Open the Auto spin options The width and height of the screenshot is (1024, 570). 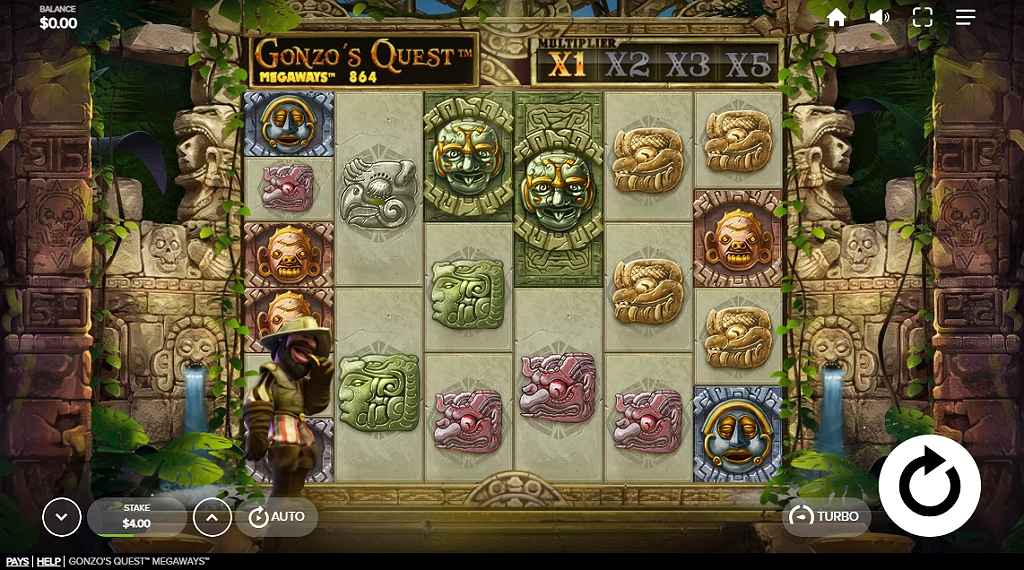(x=277, y=516)
